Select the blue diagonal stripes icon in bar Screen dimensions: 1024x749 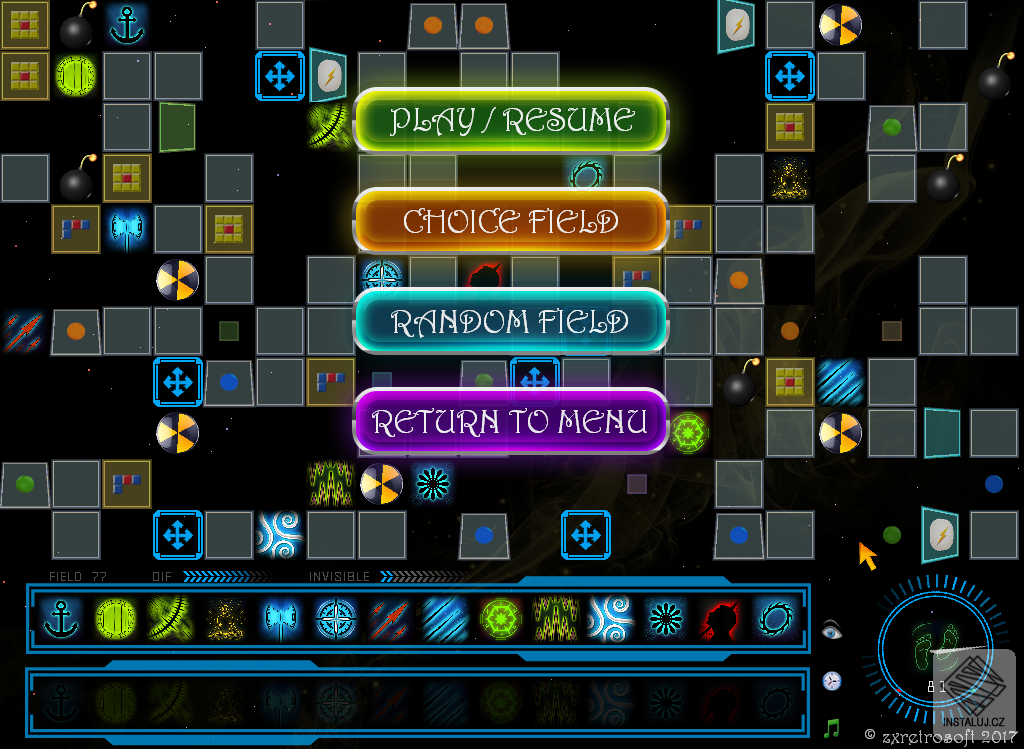click(443, 619)
